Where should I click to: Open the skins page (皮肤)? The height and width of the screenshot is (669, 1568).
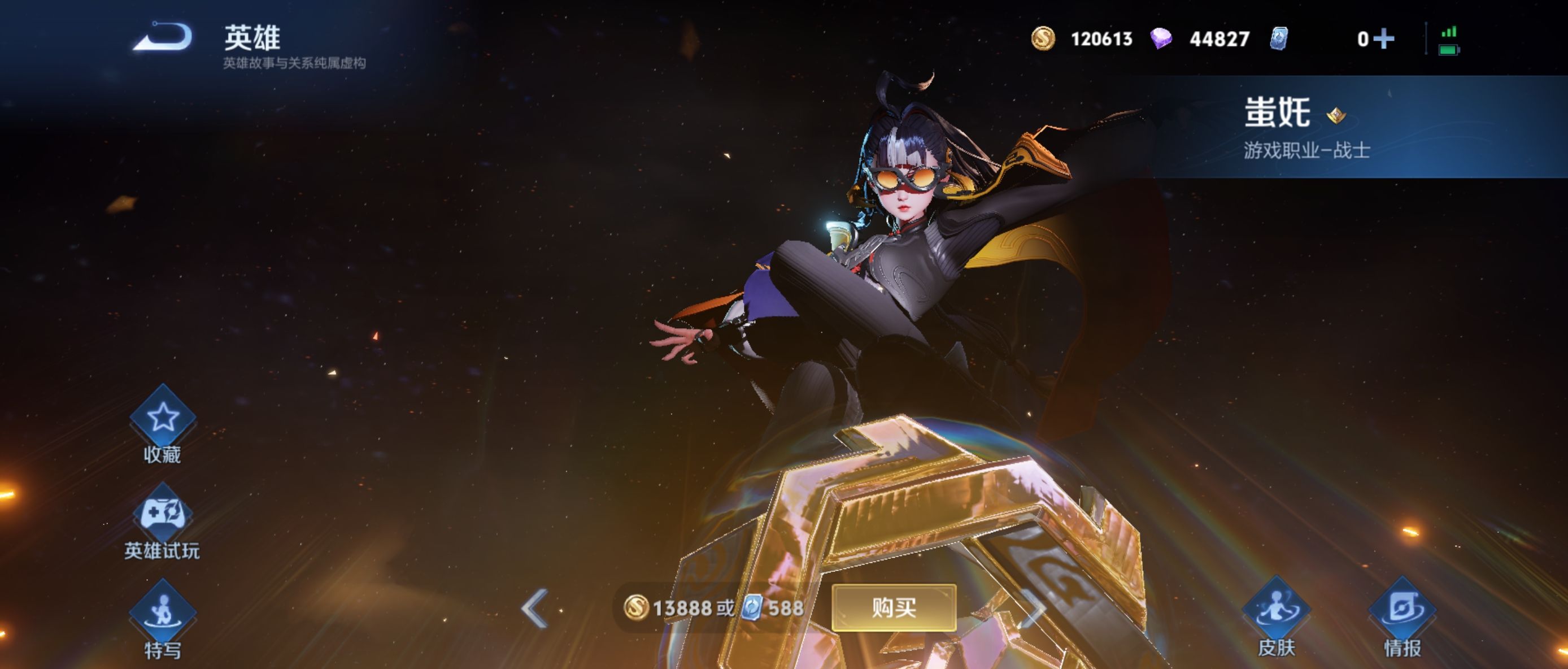tap(1276, 610)
